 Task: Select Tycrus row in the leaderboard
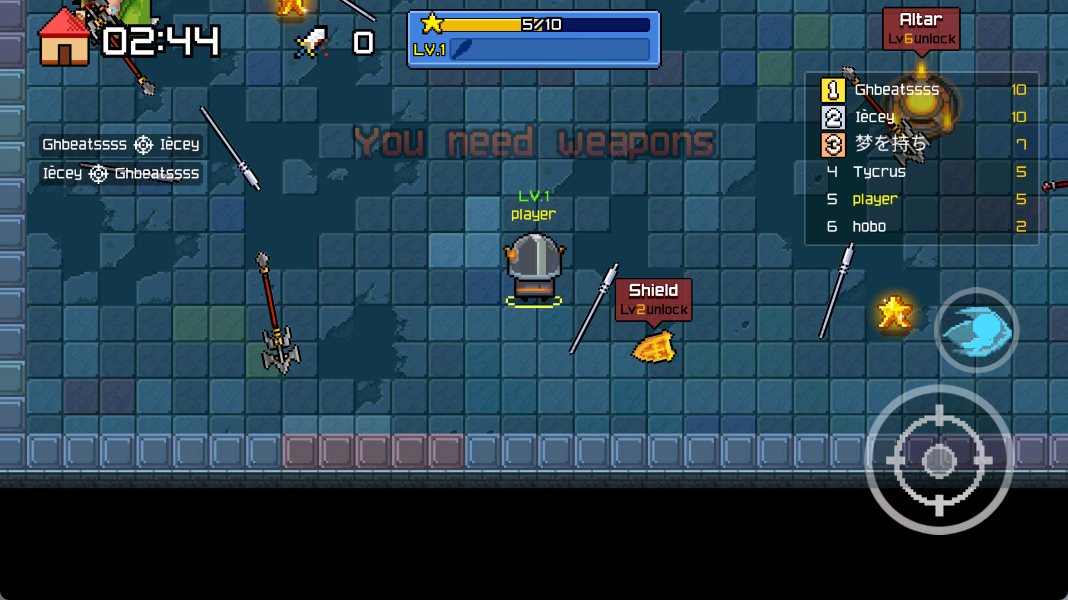(880, 172)
